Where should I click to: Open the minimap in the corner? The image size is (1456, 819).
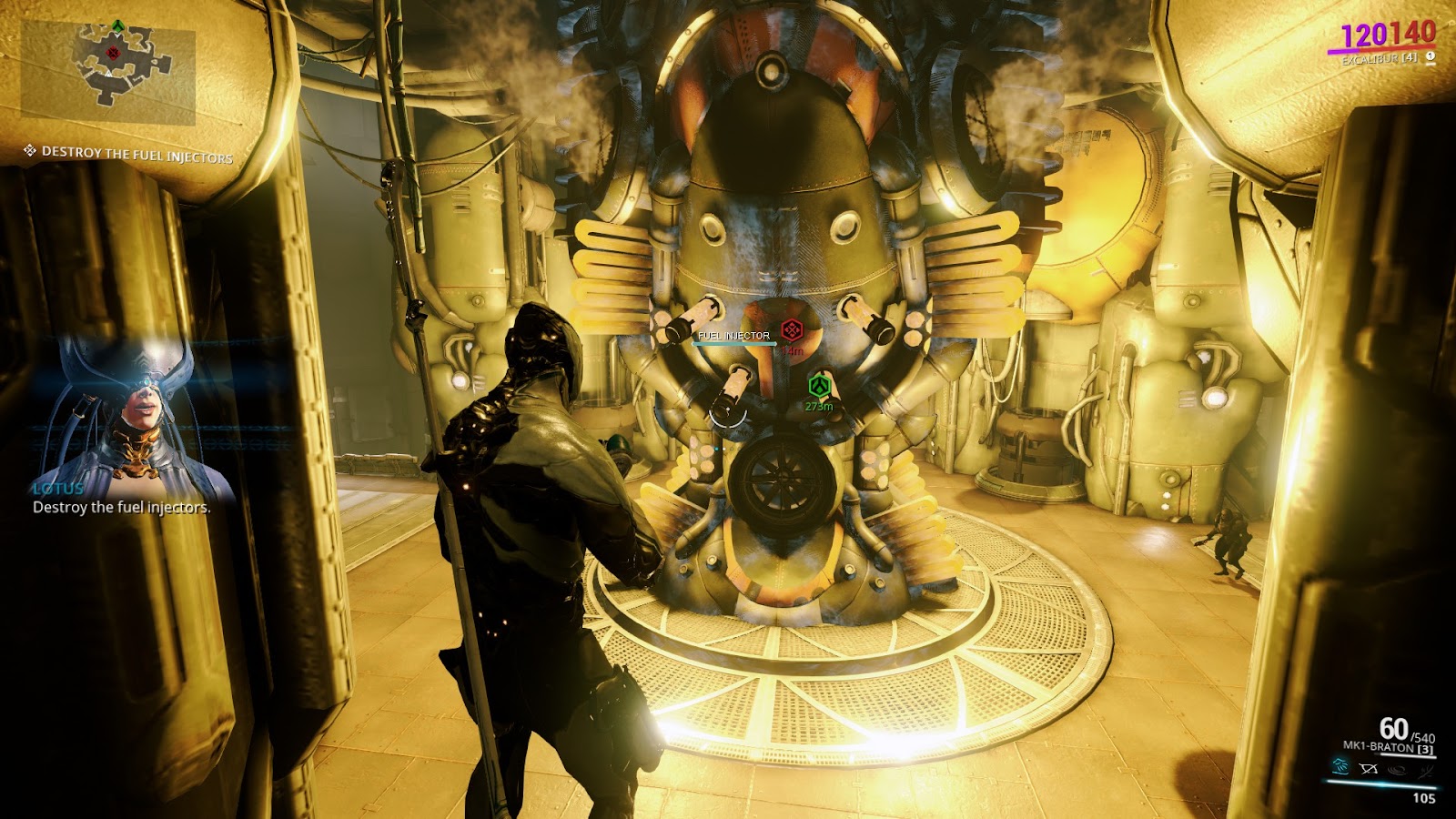(108, 72)
